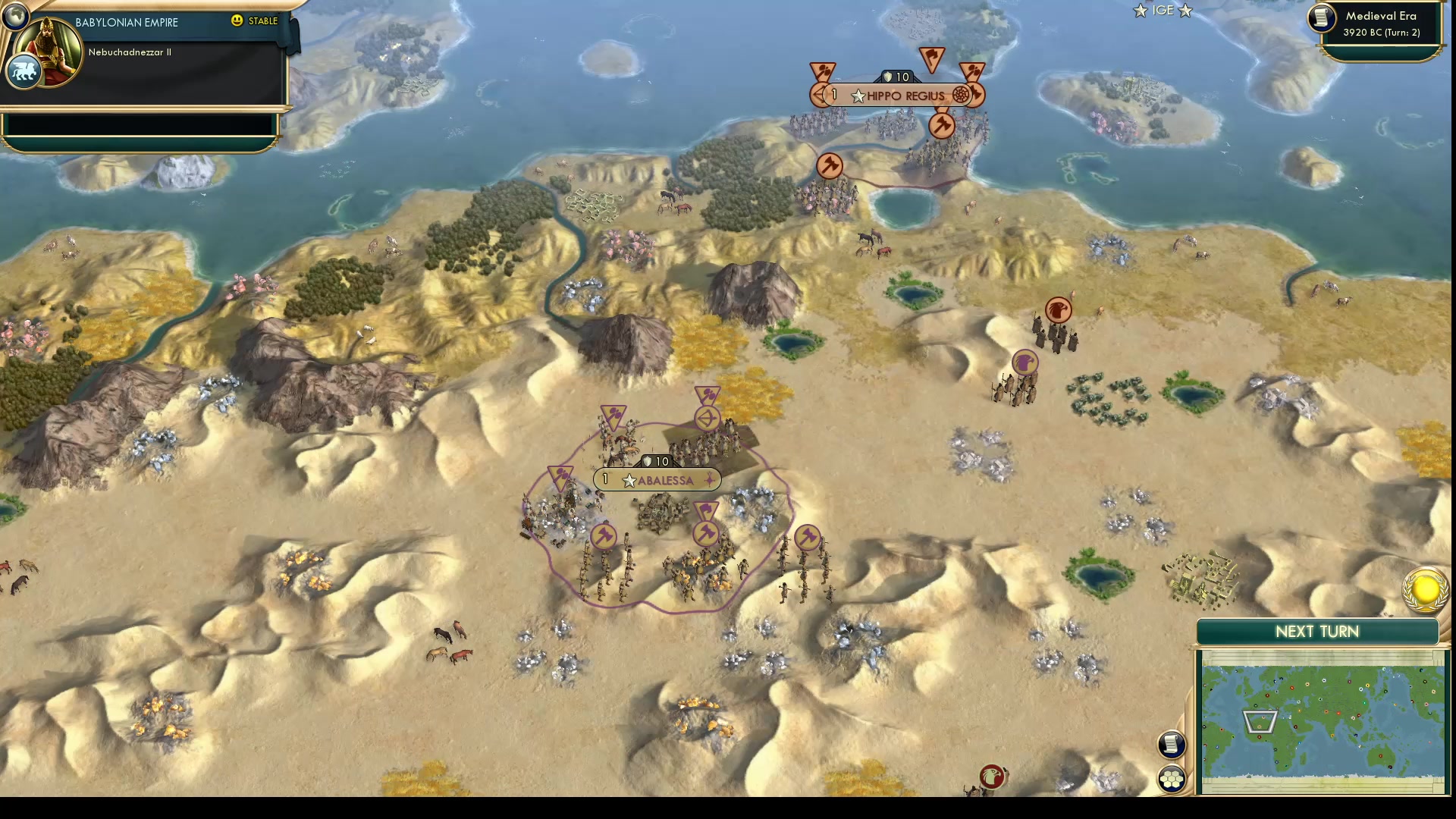Click the left arrow on Hippo Regius city banner
This screenshot has height=819, width=1456.
817,96
